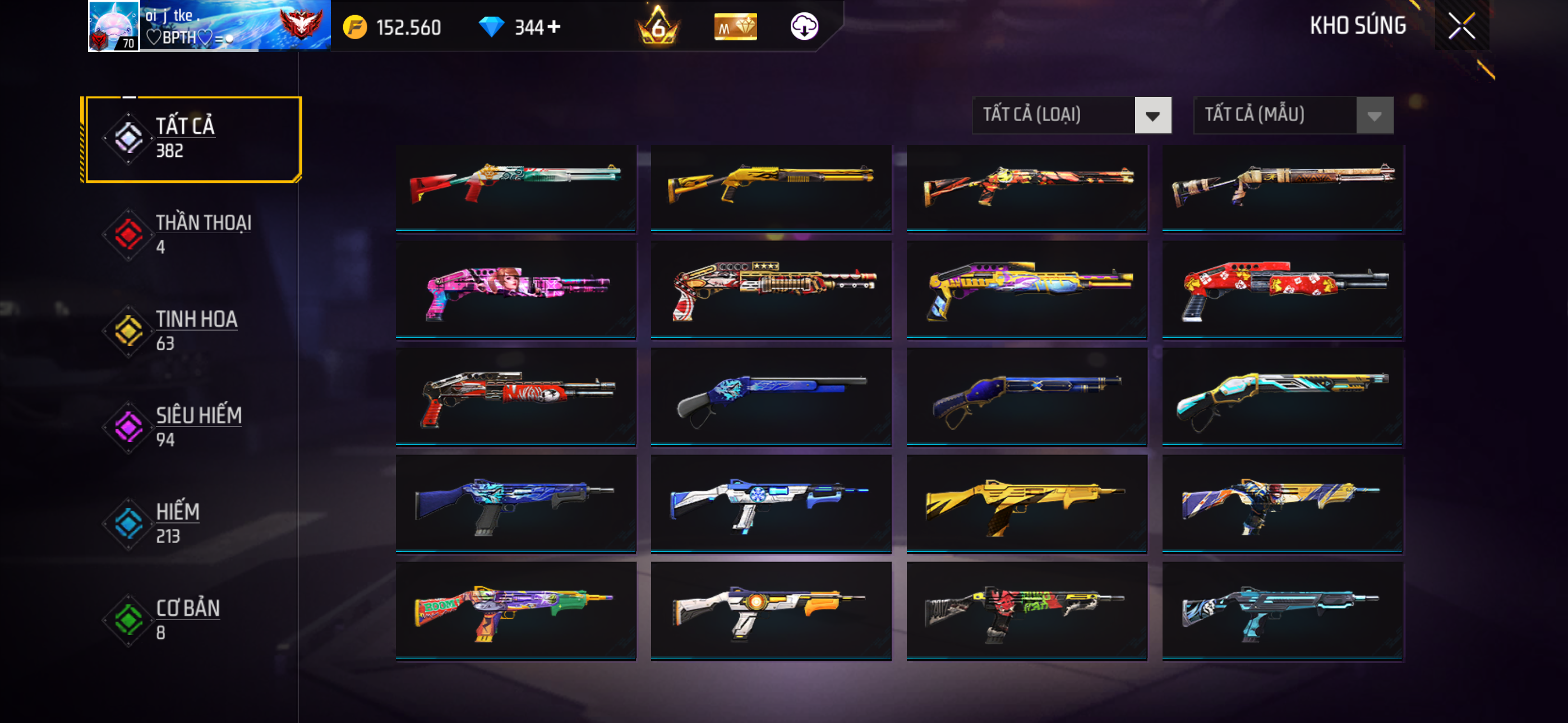Click the gold membership card icon
This screenshot has height=723, width=1568.
(735, 27)
